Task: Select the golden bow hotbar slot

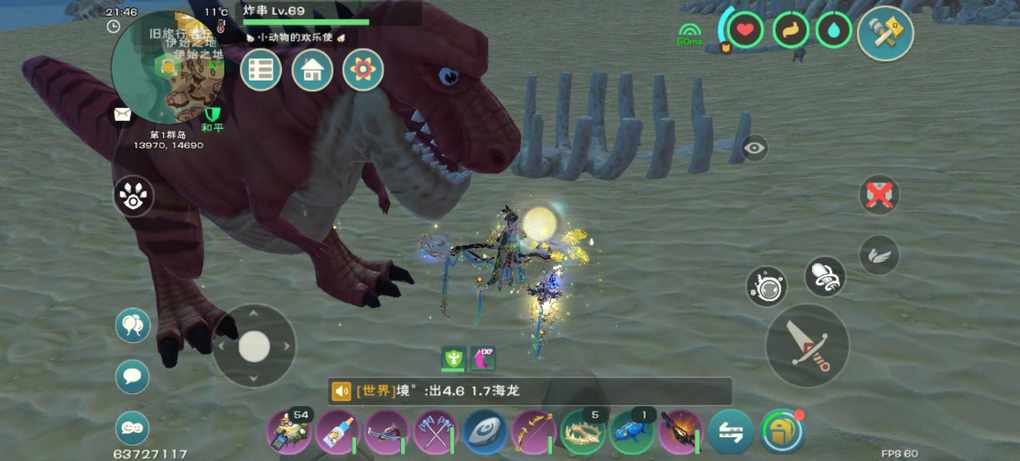Action: (533, 432)
